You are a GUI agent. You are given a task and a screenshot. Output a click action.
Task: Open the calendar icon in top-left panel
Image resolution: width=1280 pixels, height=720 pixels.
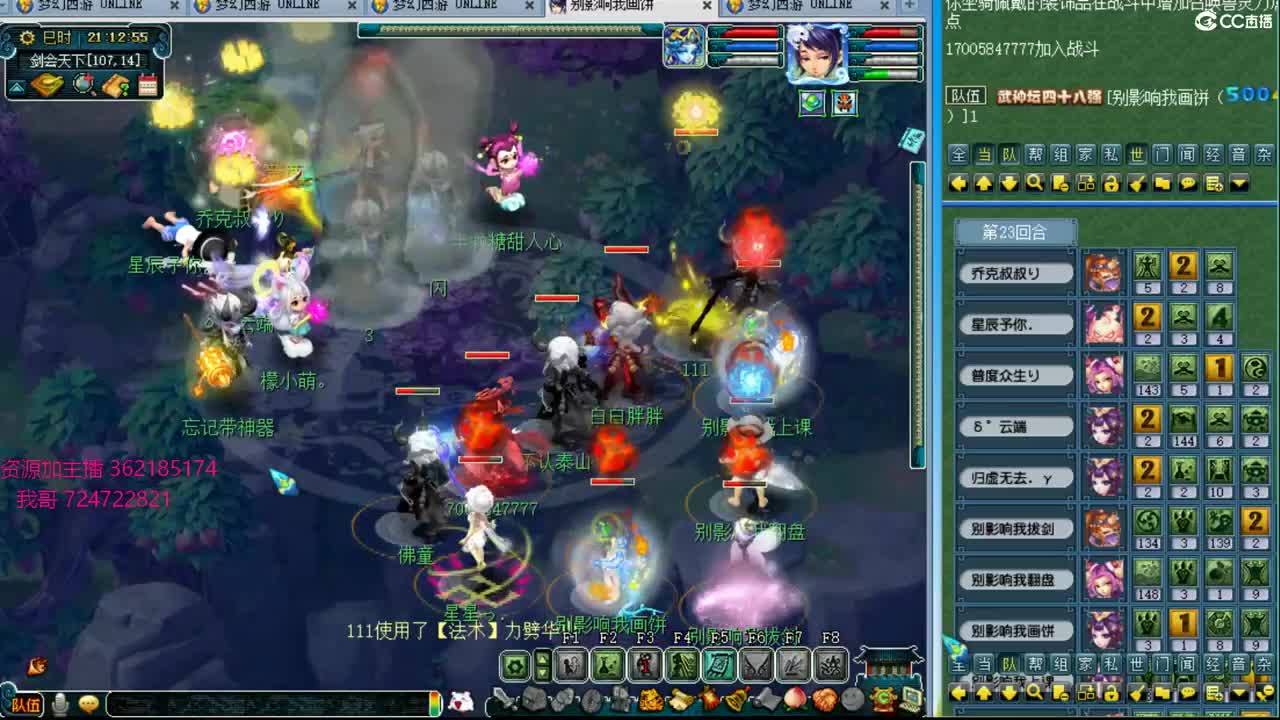click(x=147, y=85)
